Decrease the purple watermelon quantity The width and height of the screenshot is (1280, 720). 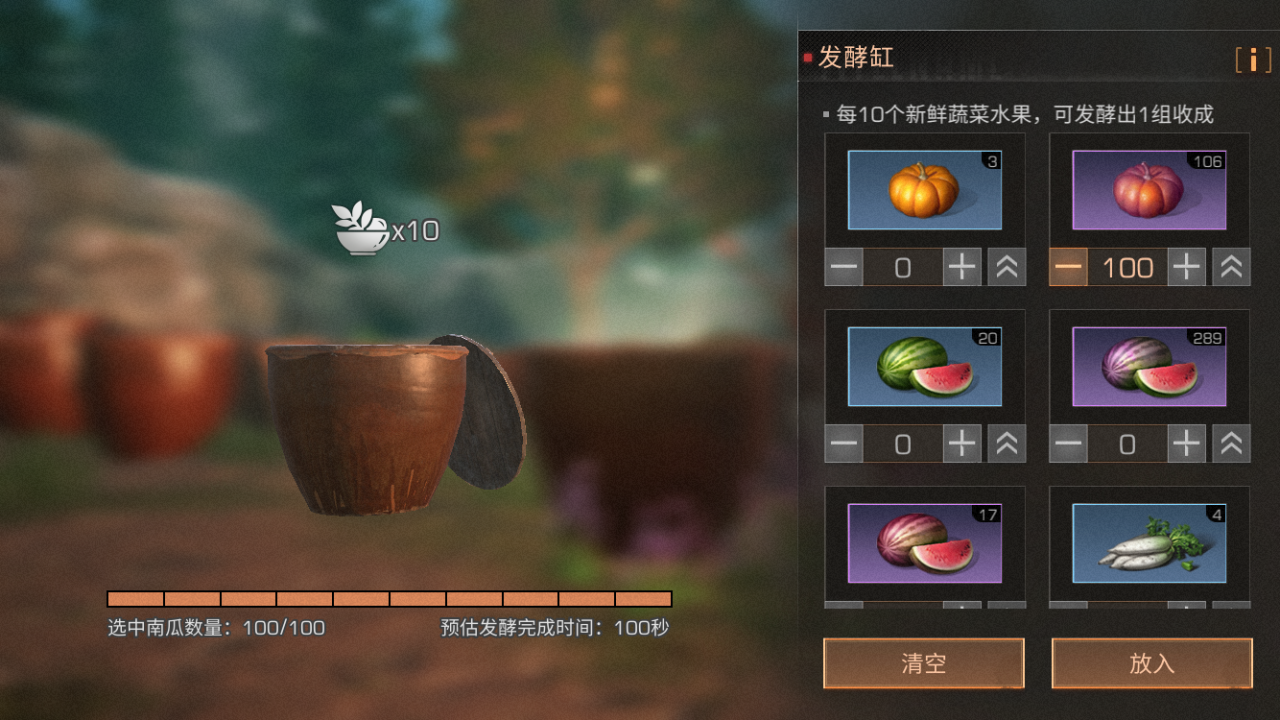1068,443
